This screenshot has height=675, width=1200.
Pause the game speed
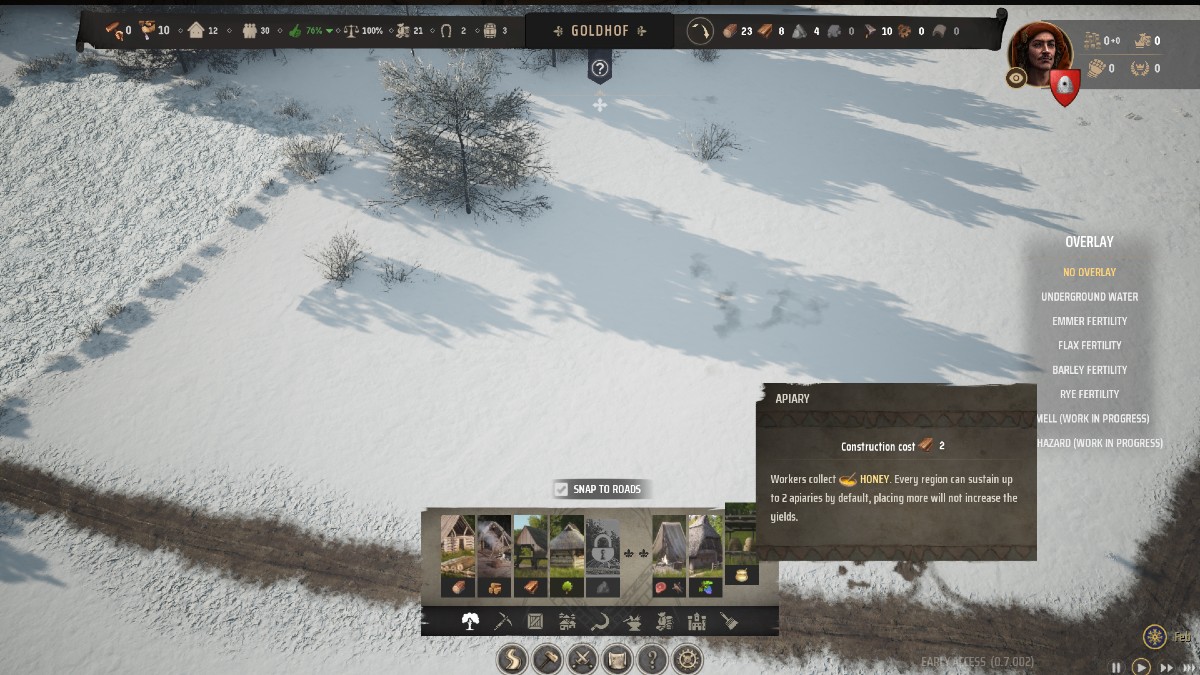1117,667
